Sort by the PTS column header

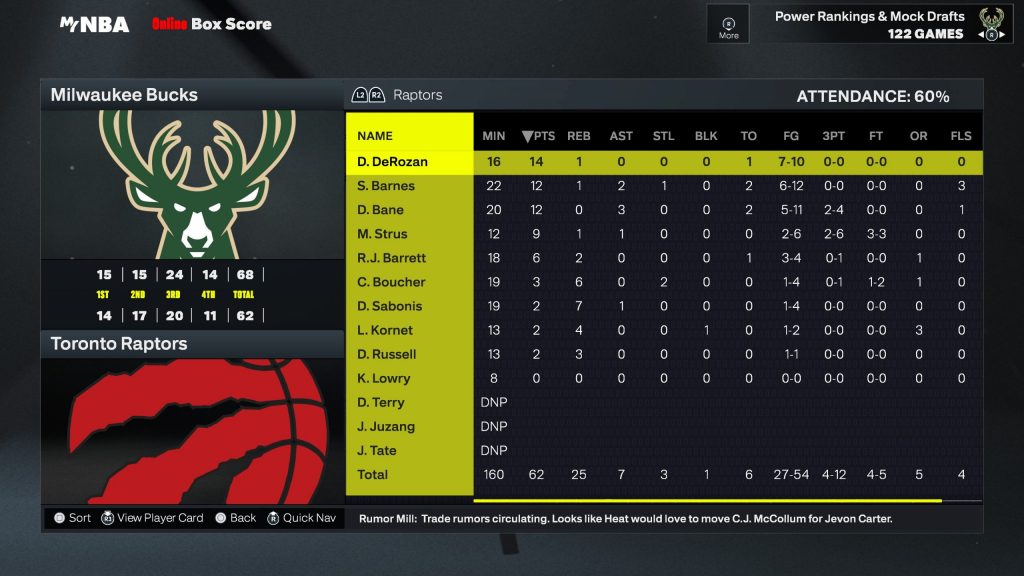538,136
